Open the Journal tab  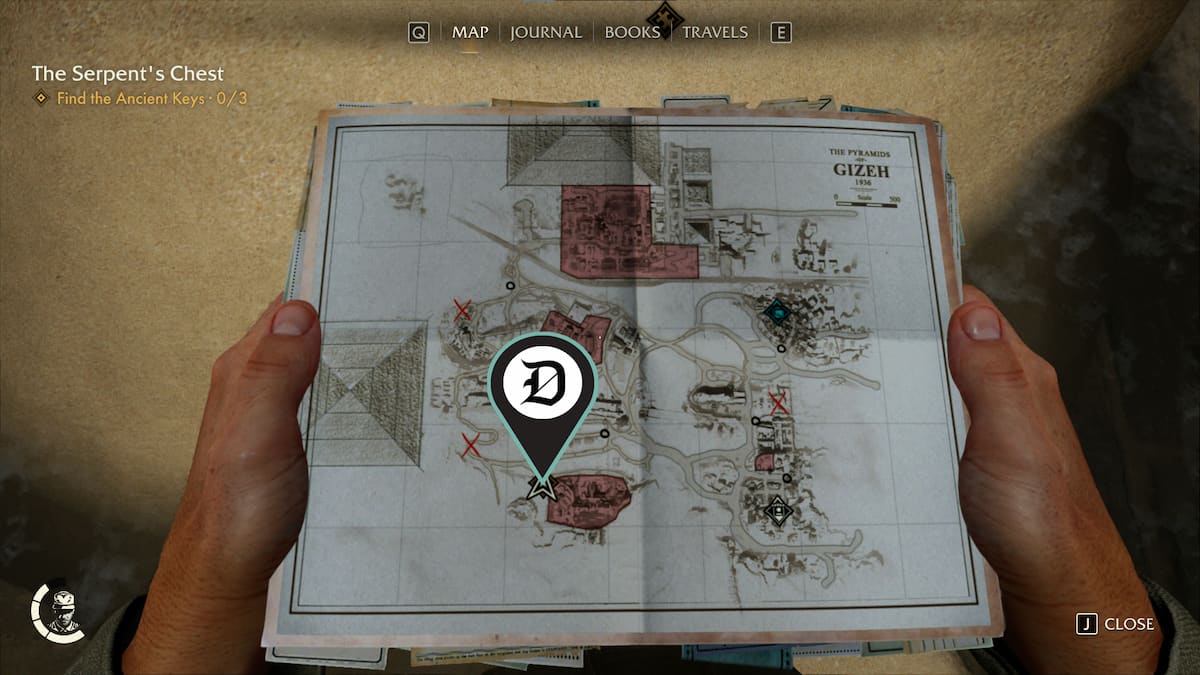546,32
